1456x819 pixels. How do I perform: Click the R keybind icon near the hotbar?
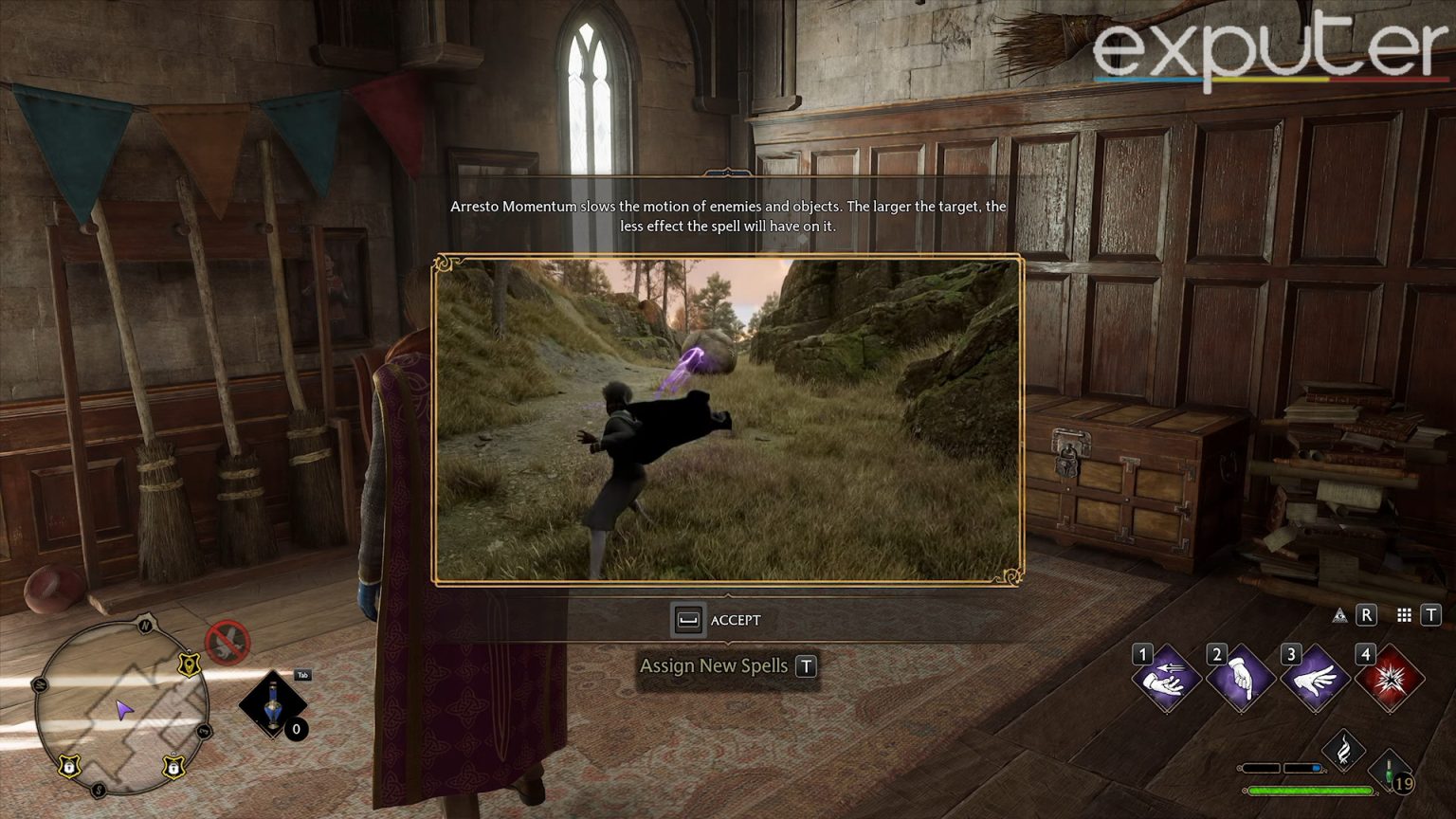pos(1366,616)
